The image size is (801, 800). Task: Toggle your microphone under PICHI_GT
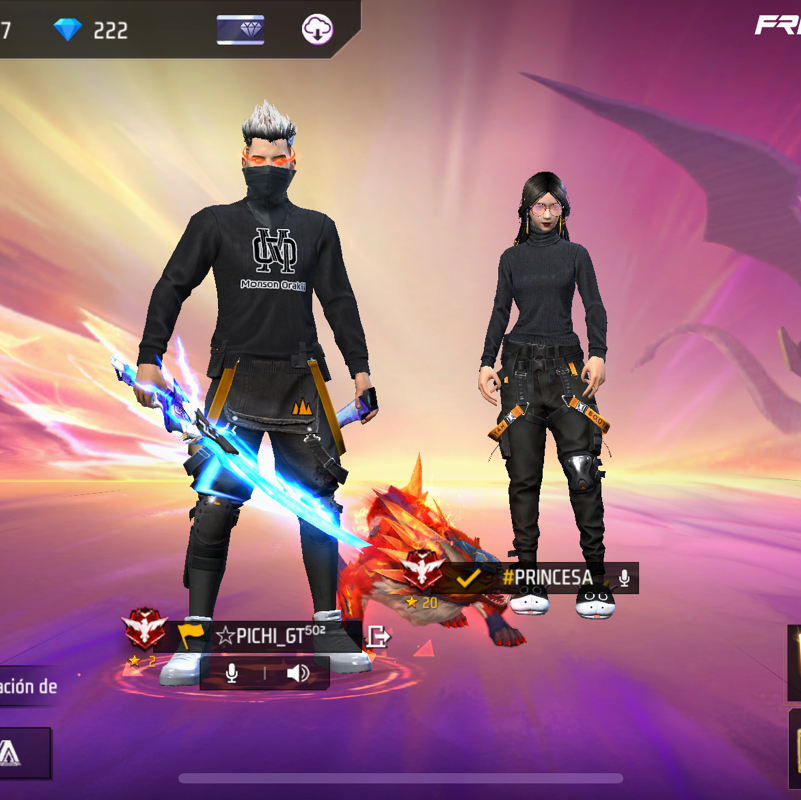click(x=232, y=673)
